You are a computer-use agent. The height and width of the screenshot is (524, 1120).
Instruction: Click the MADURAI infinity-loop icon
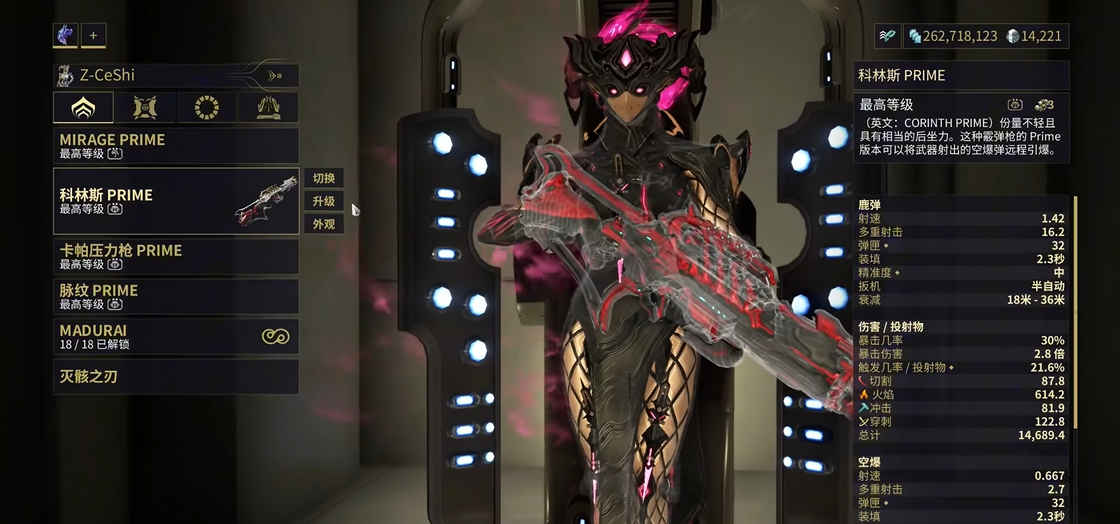275,337
